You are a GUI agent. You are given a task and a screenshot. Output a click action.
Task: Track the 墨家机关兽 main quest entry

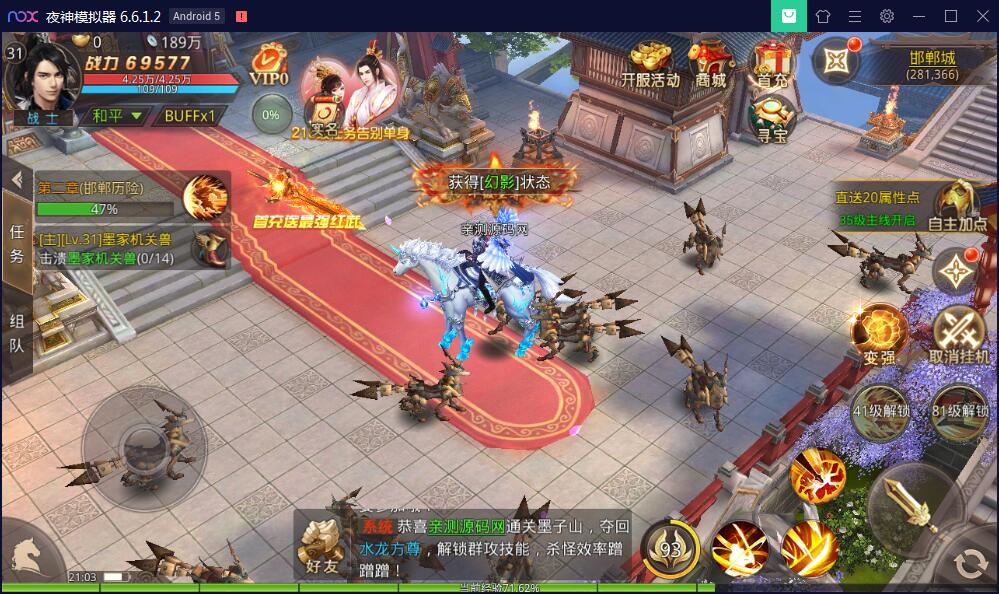pyautogui.click(x=120, y=248)
